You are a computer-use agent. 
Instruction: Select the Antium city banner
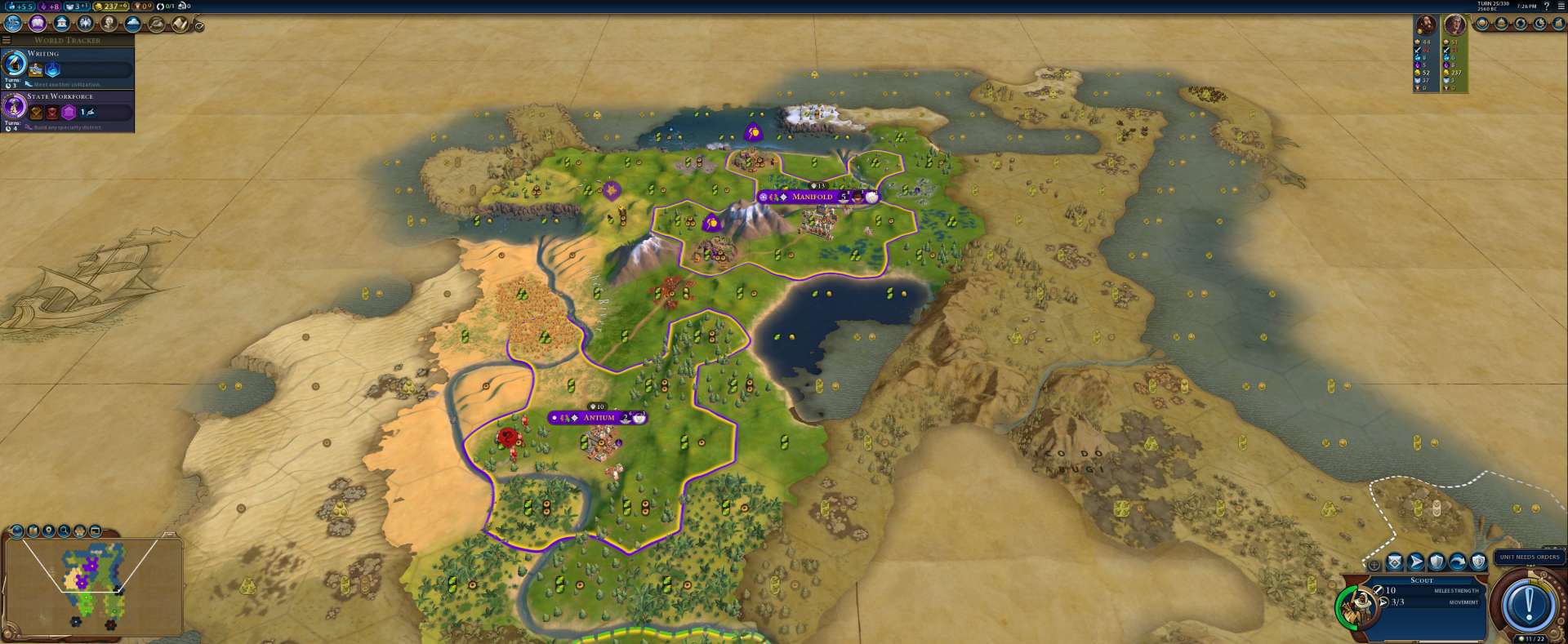(x=598, y=418)
